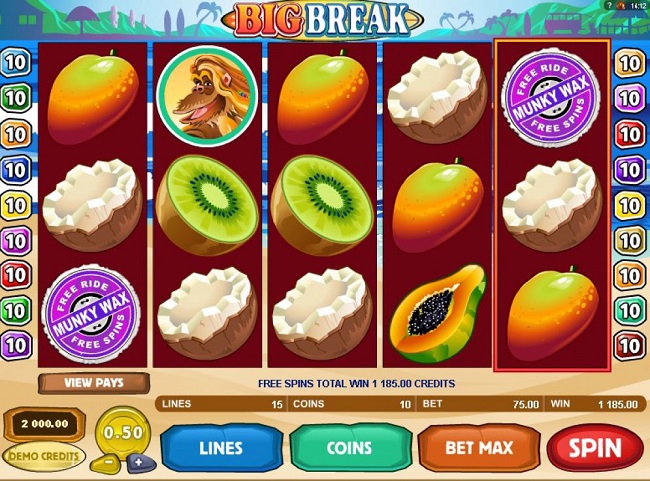Spin the reels with the SPIN button
This screenshot has width=650, height=481.
click(597, 448)
